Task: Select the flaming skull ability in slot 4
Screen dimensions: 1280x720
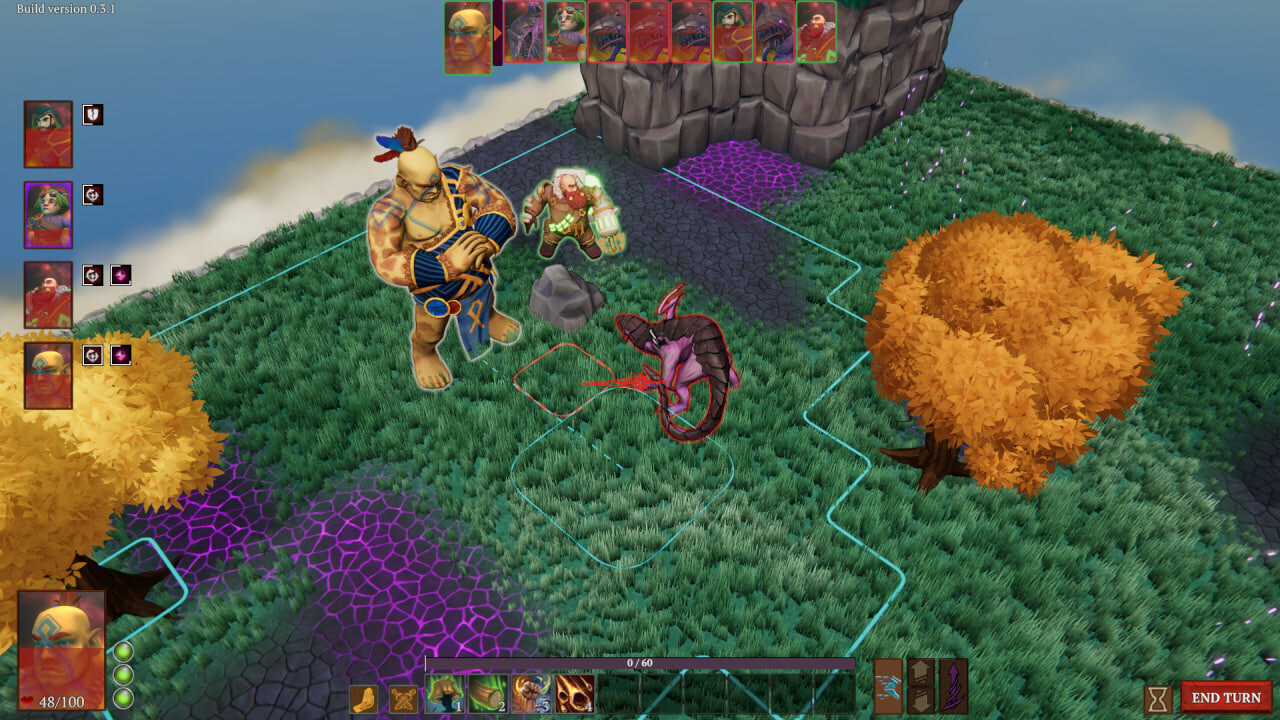Action: [575, 694]
